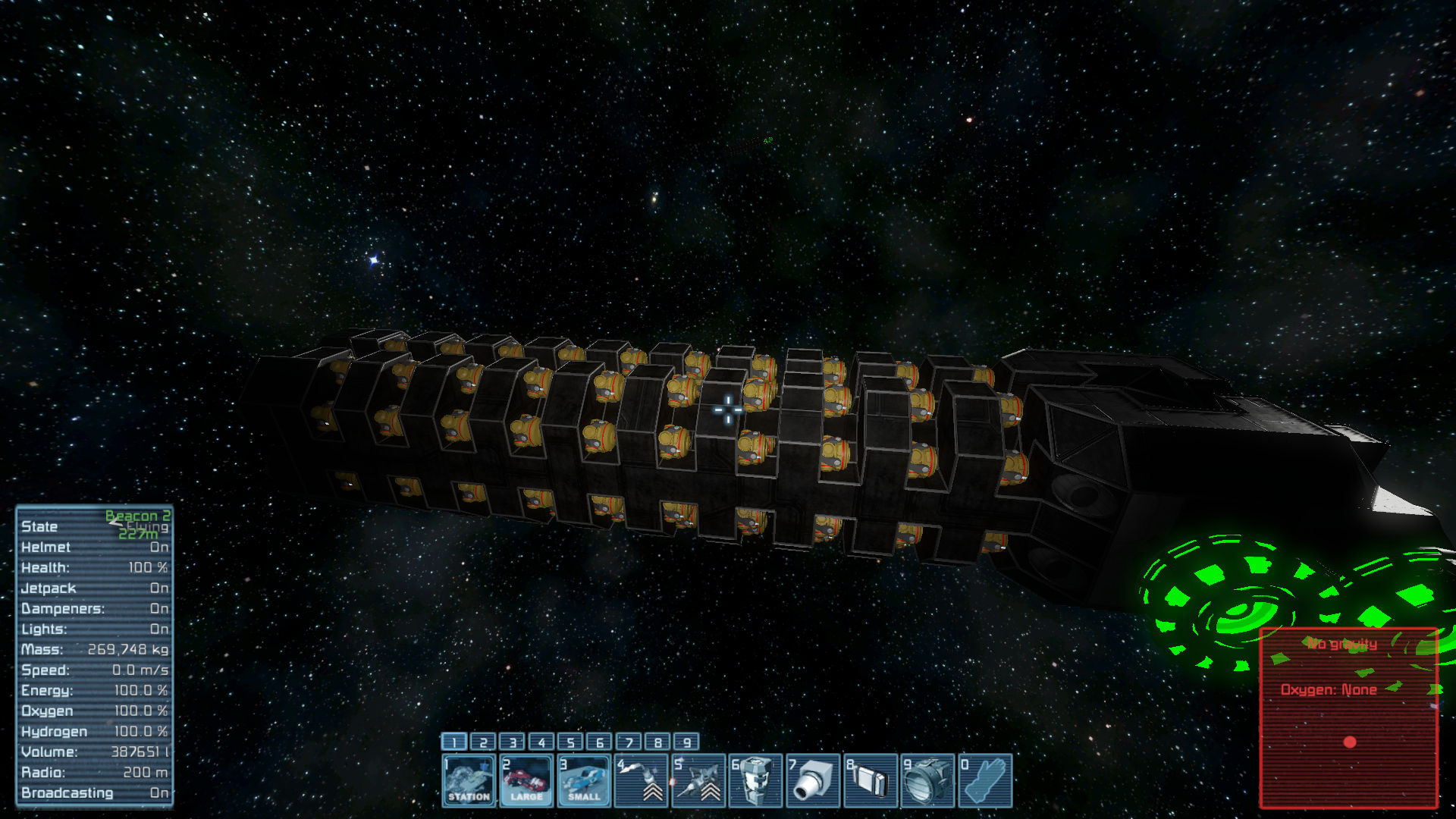
Task: Go to toolbar page 5
Action: point(571,742)
